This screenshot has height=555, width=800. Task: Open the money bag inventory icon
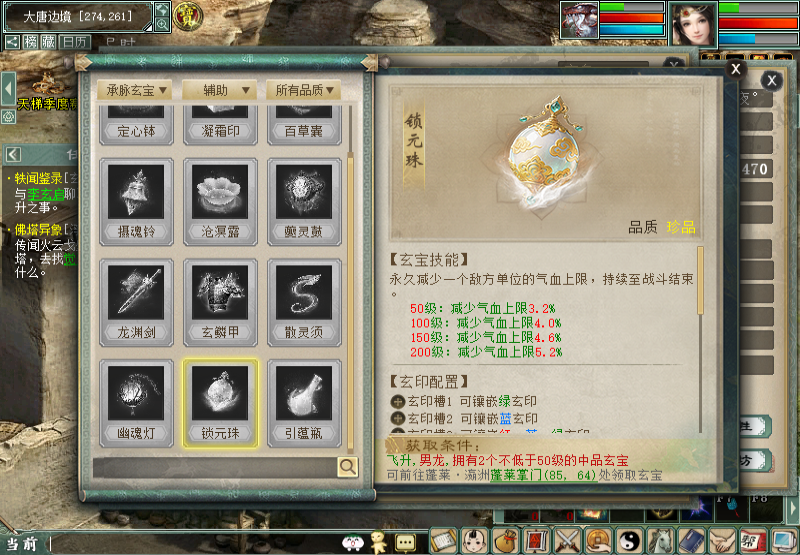507,541
